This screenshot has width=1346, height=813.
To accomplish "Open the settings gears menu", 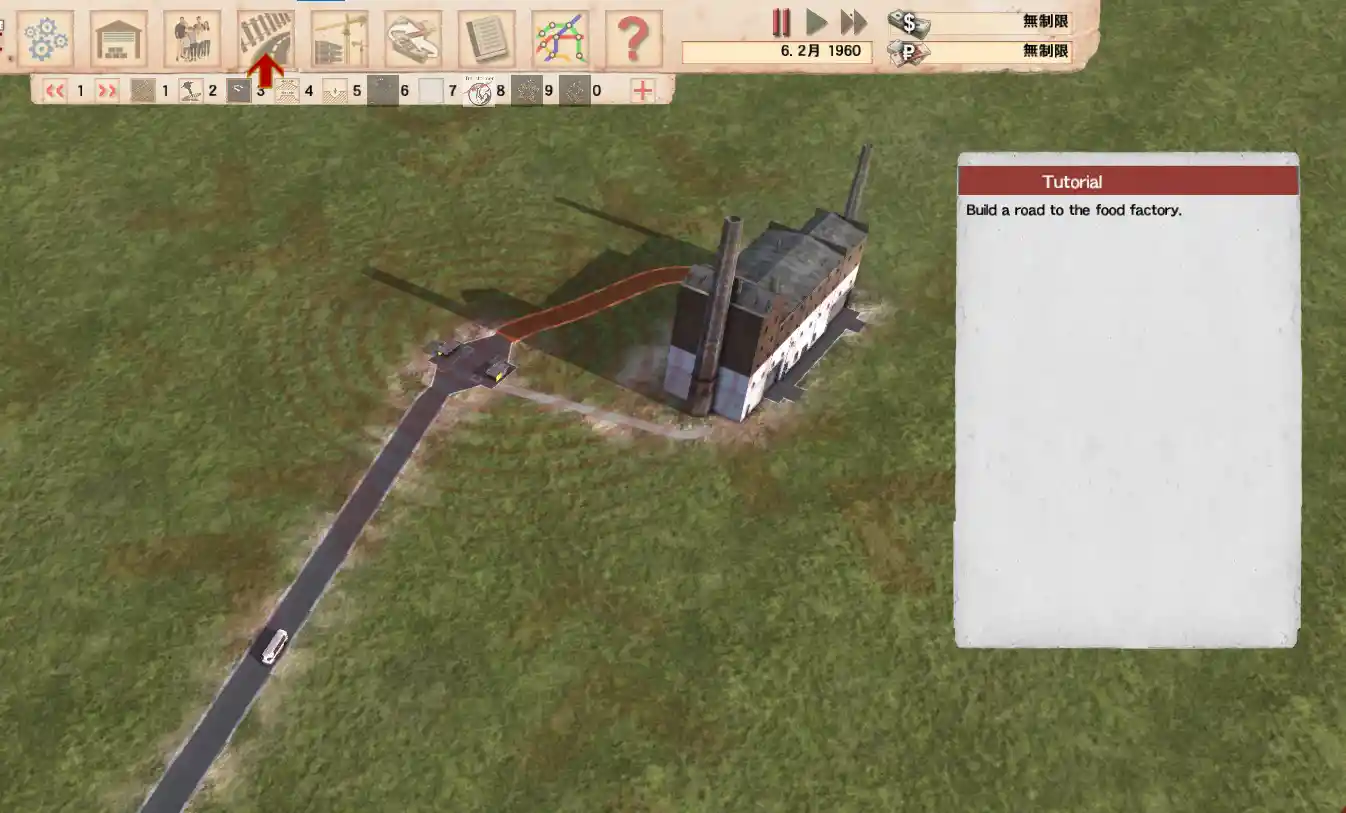I will coord(45,39).
